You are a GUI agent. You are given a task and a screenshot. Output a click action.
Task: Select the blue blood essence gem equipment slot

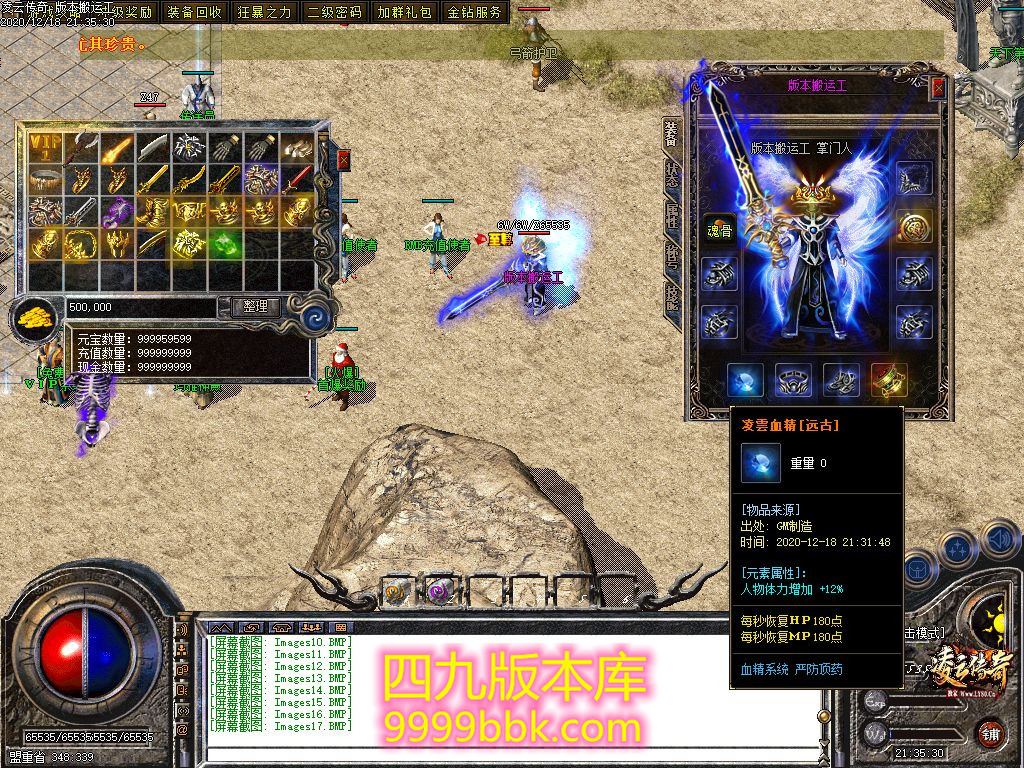(x=745, y=380)
